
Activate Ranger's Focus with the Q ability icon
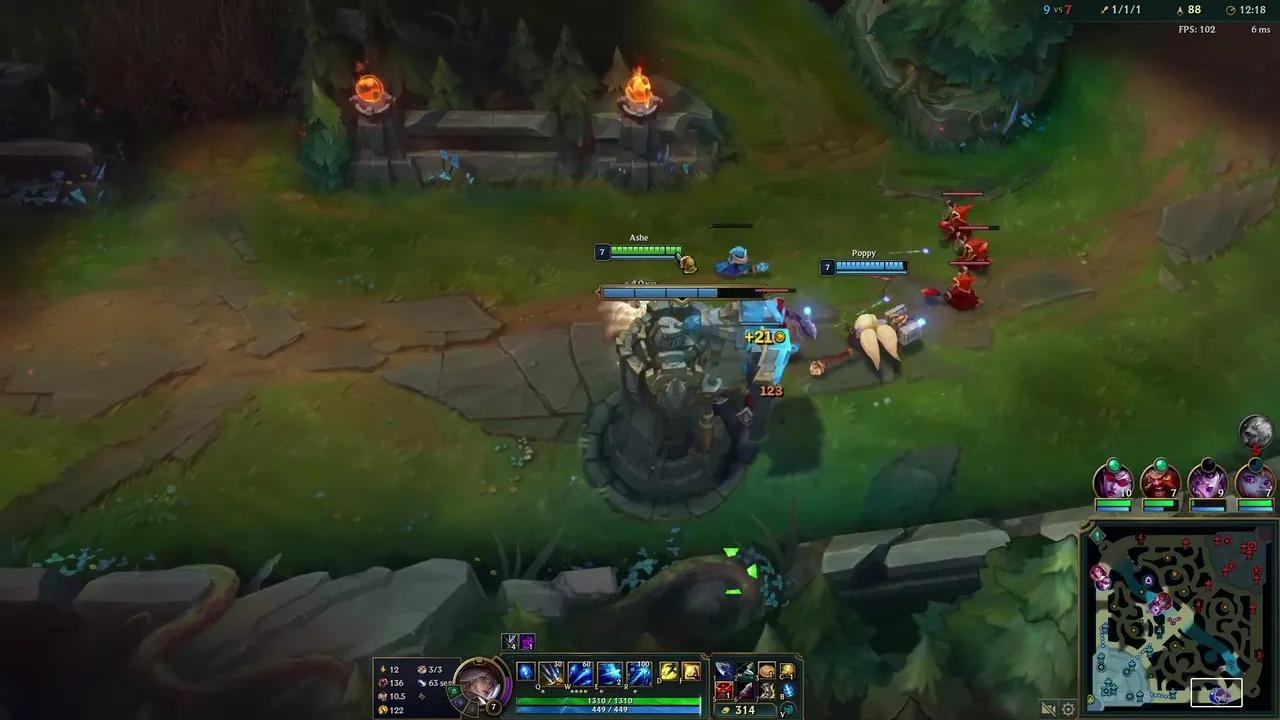click(550, 673)
